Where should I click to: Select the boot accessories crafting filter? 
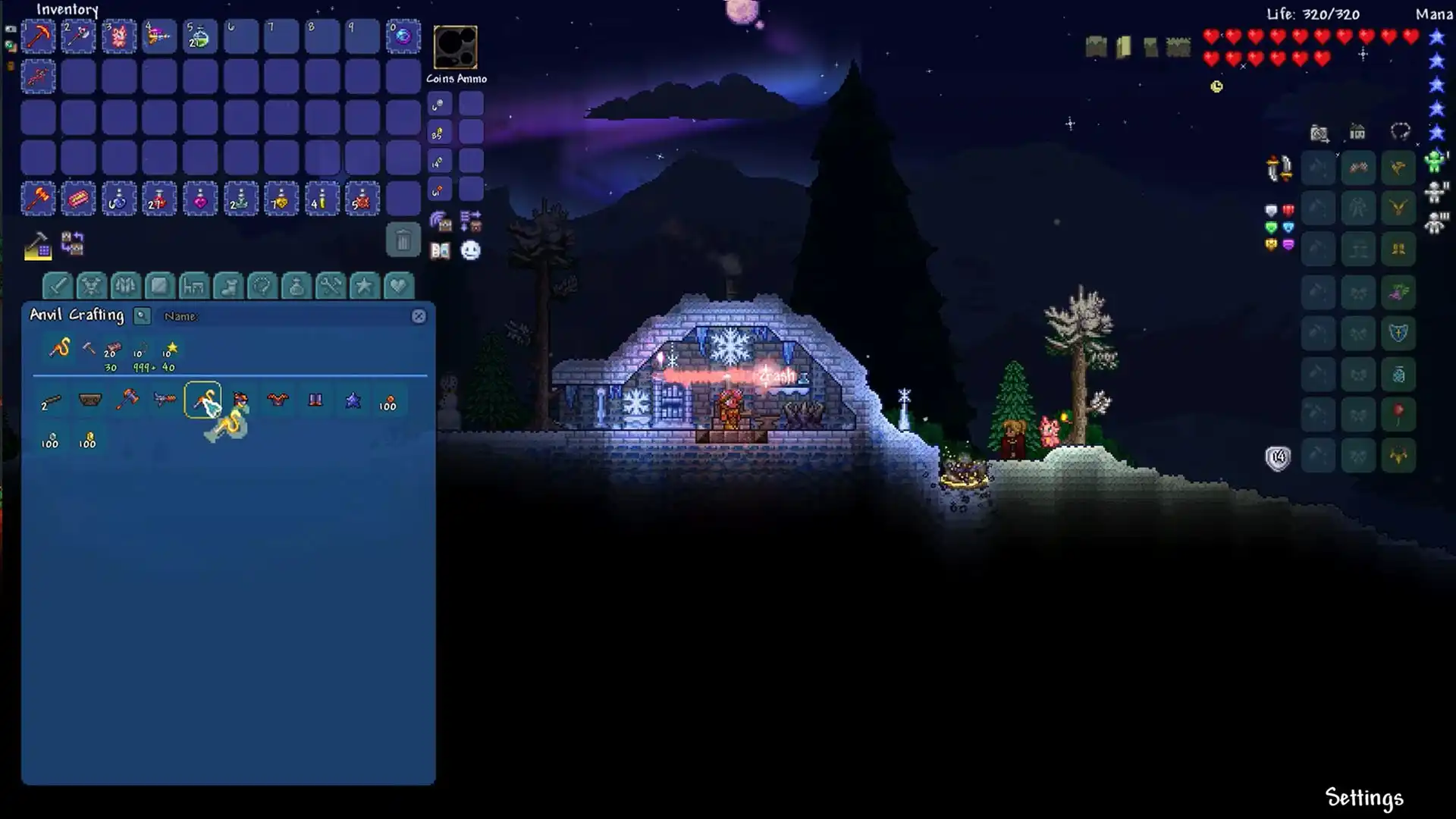tap(227, 287)
